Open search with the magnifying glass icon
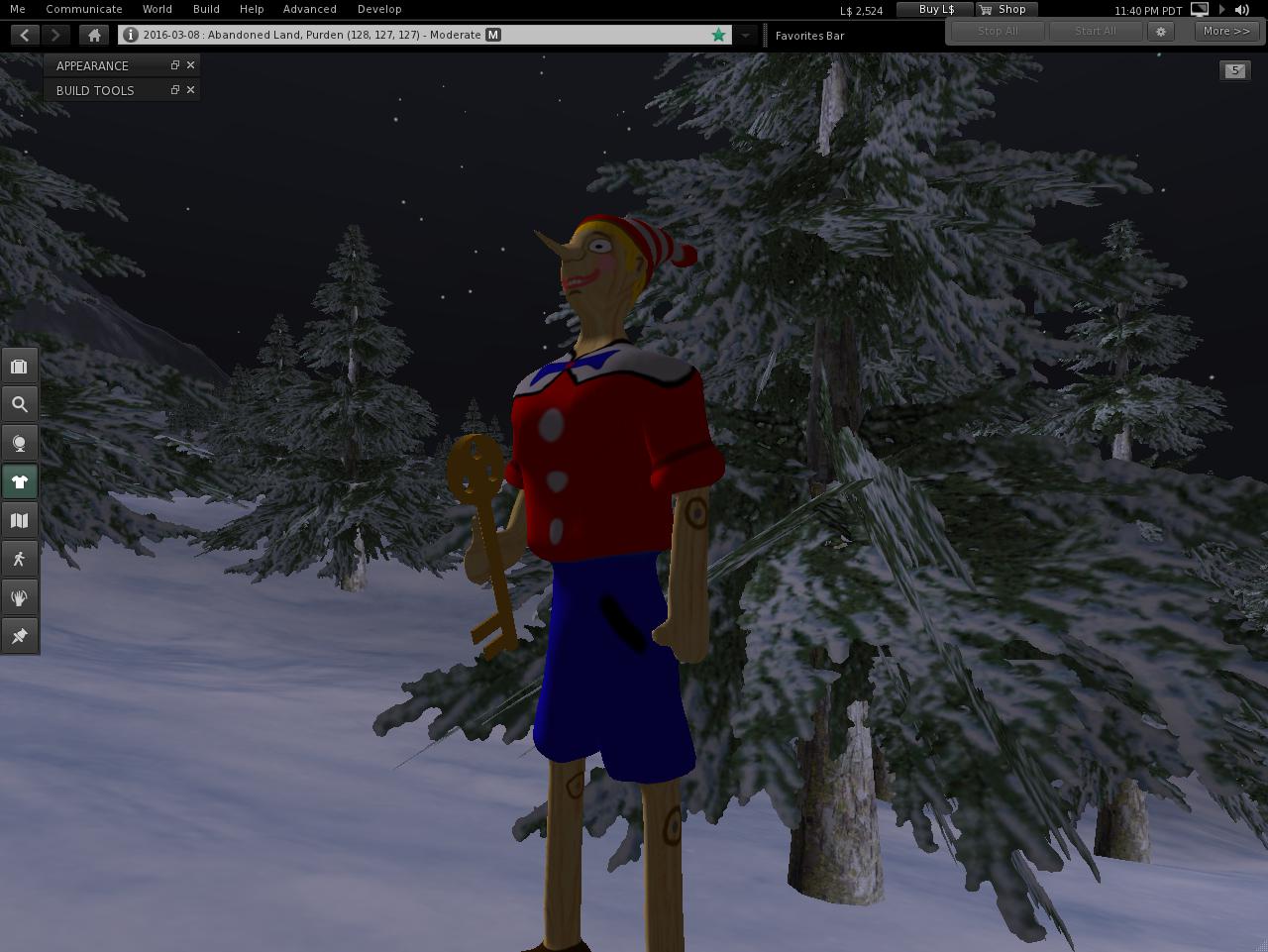 coord(19,404)
